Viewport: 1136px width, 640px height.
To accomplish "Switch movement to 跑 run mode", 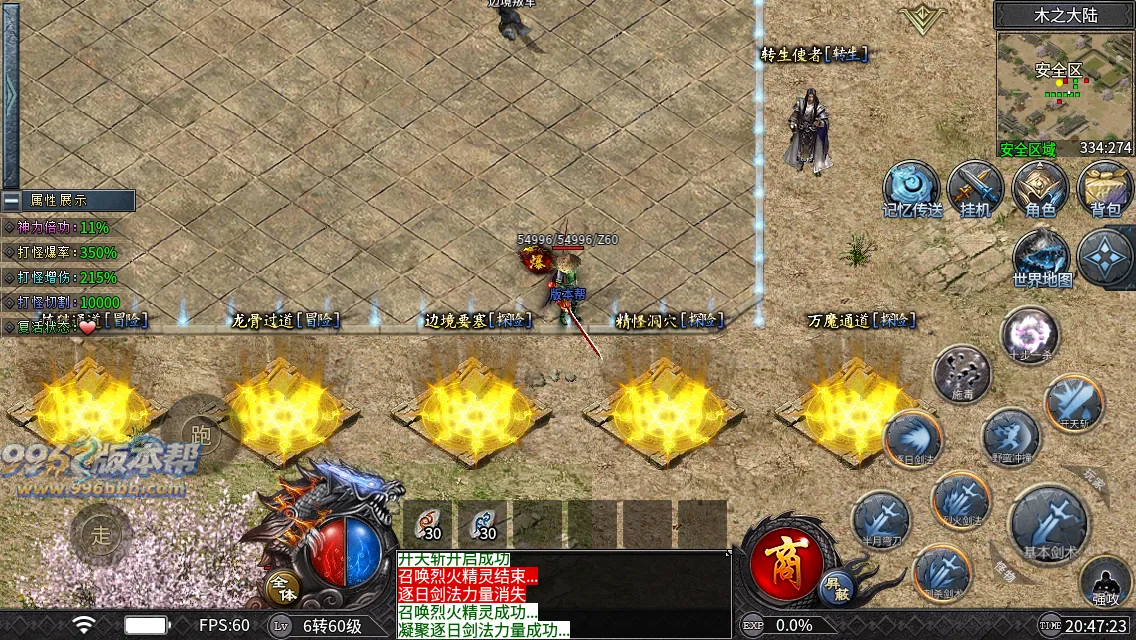I will 200,433.
